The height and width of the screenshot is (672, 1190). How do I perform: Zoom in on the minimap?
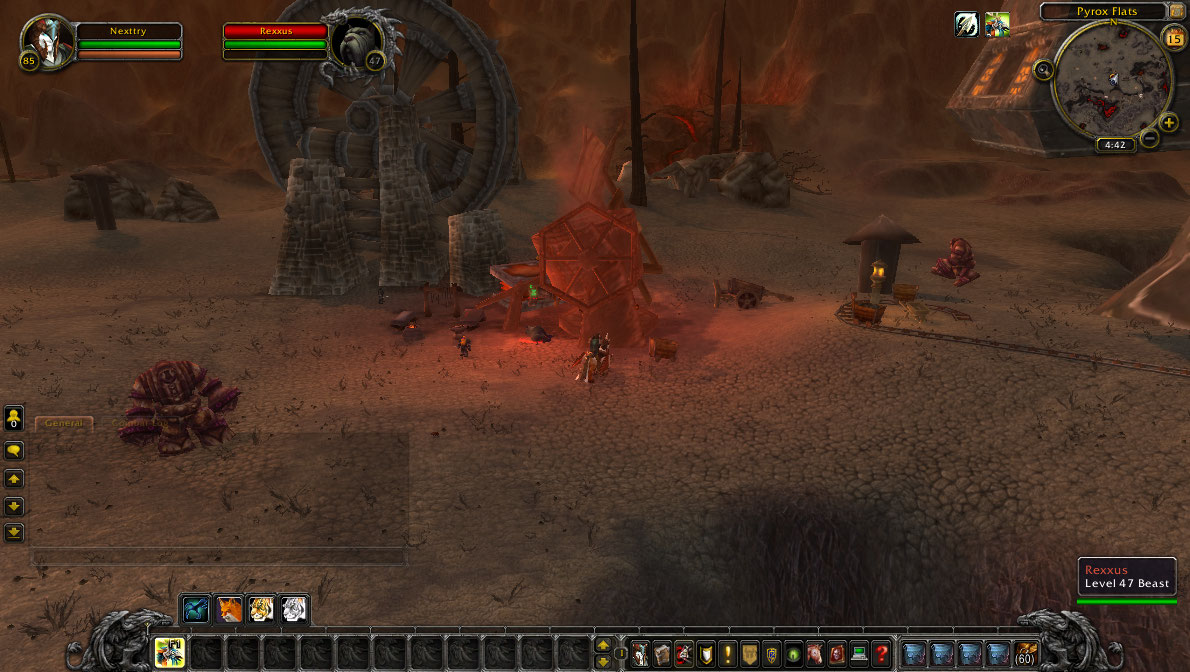[x=1169, y=123]
